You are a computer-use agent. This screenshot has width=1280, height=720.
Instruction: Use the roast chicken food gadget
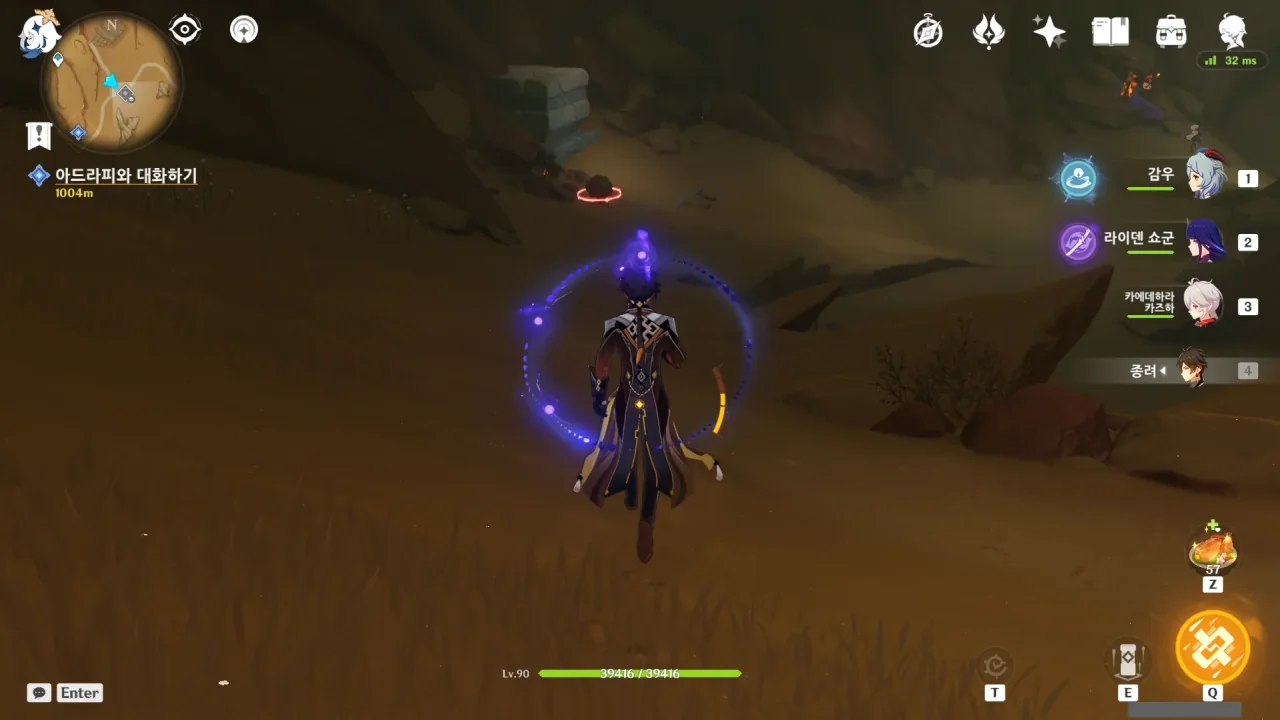coord(1212,549)
